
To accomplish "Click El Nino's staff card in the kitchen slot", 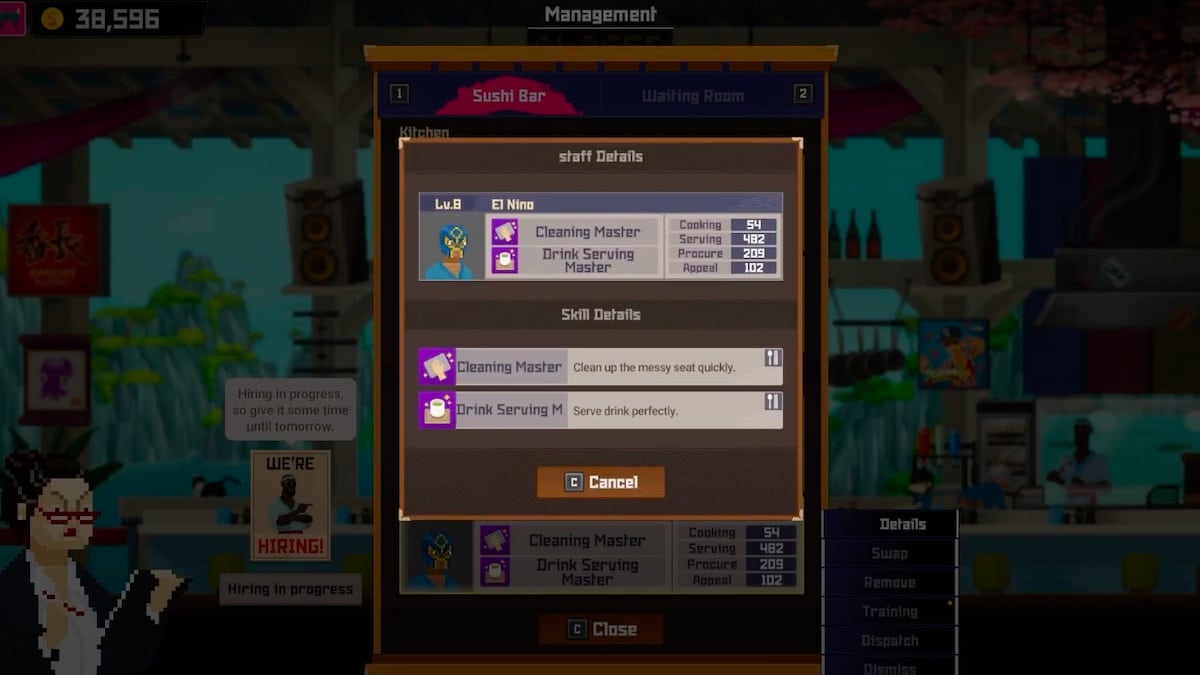I will coord(601,557).
